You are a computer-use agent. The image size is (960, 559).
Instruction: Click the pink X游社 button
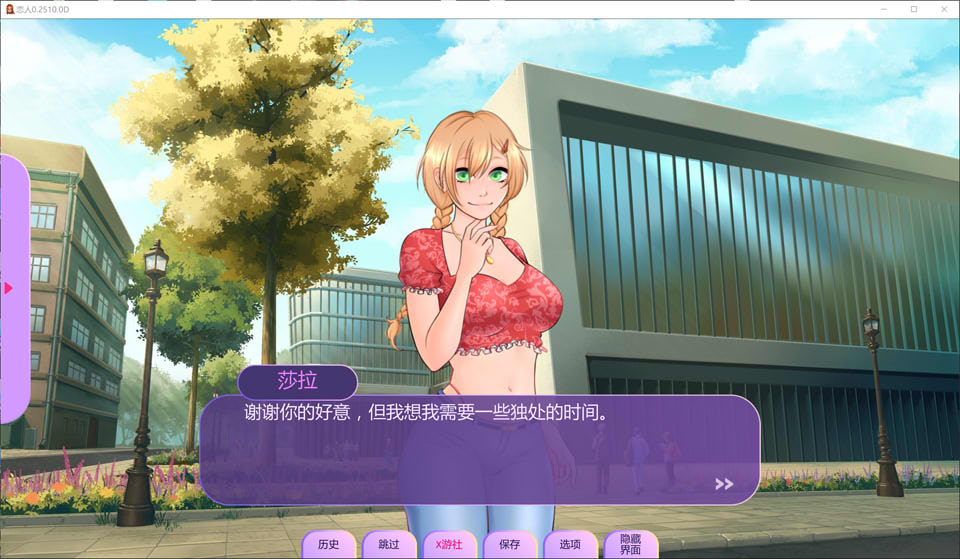pos(449,544)
